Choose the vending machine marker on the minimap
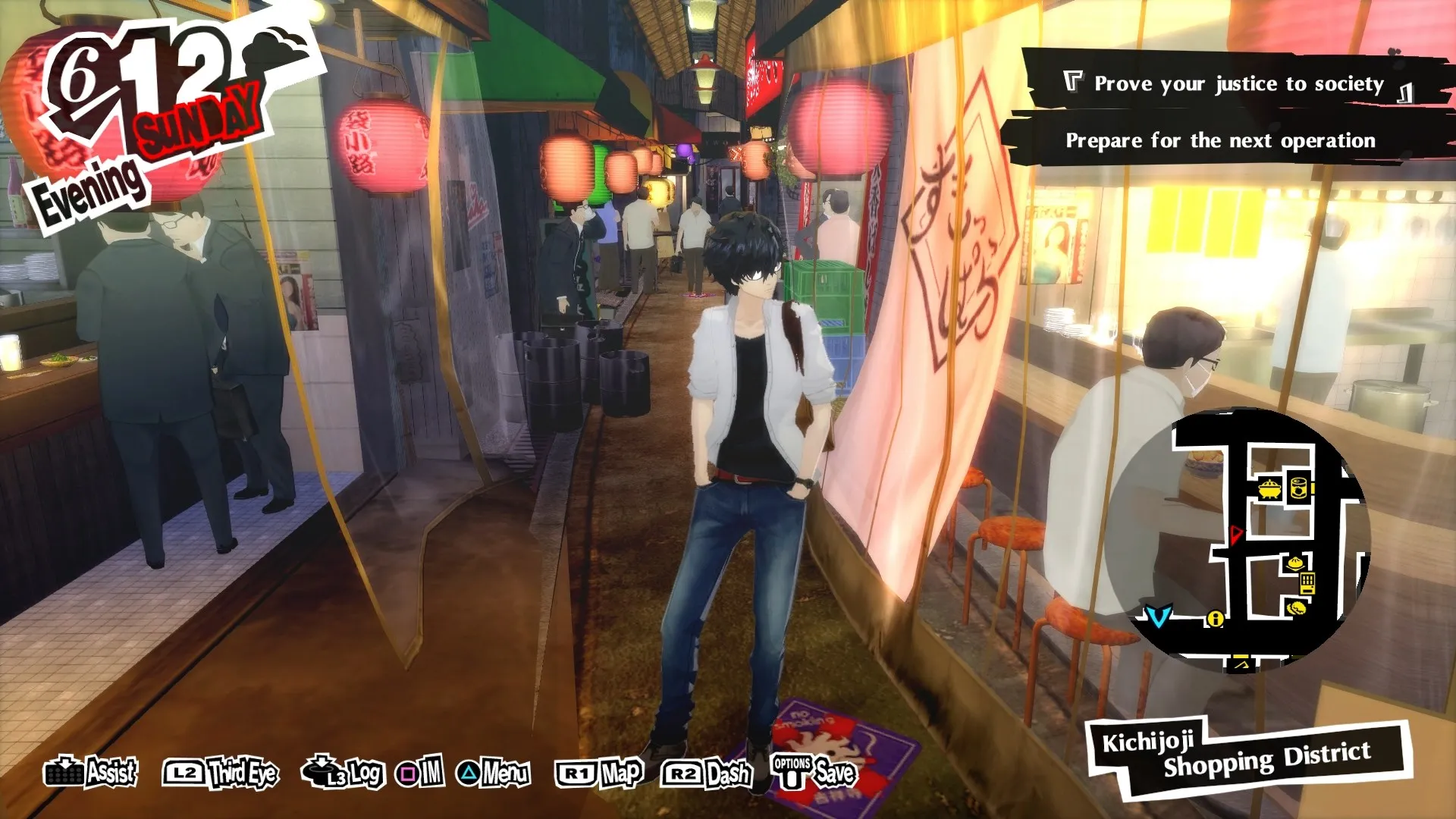Viewport: 1456px width, 819px height. (1307, 584)
